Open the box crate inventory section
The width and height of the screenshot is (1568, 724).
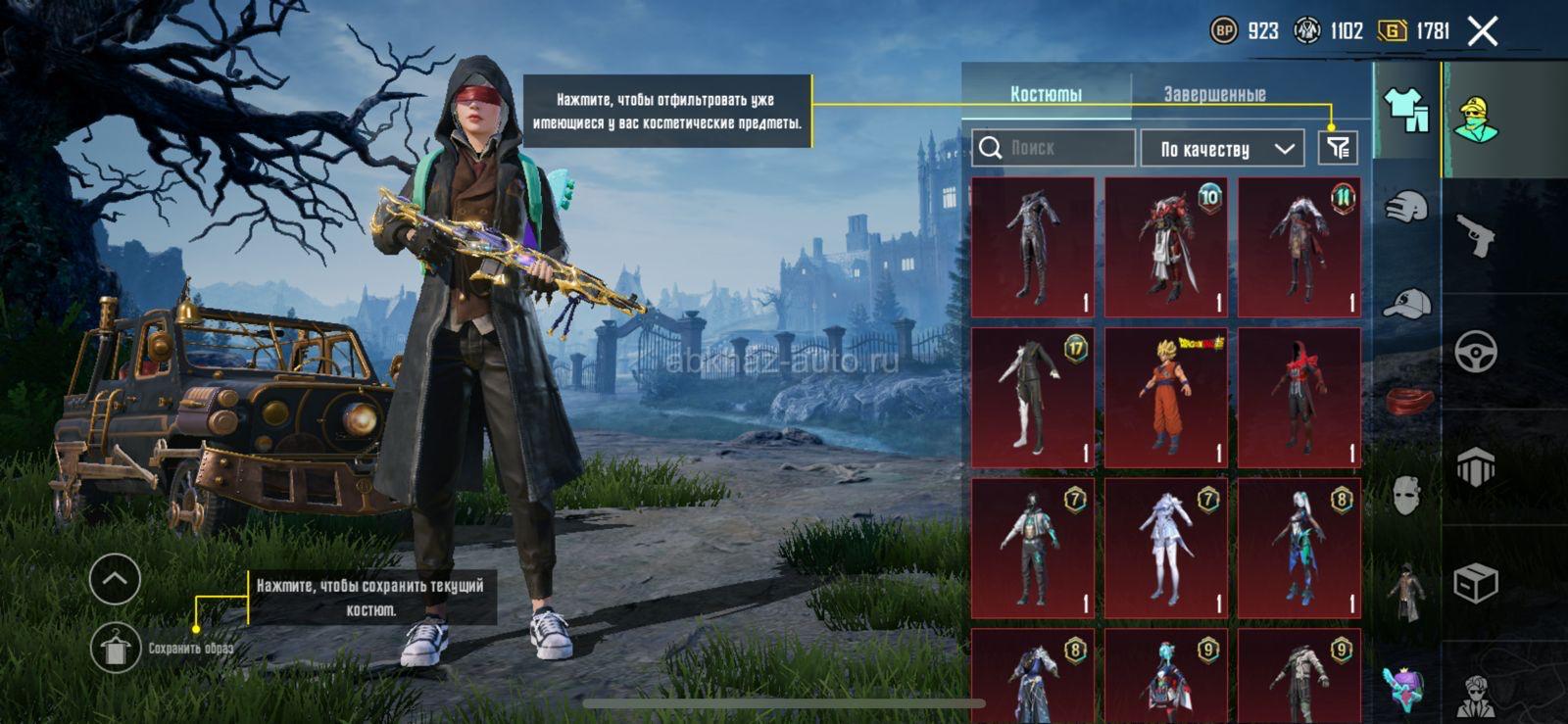1476,584
